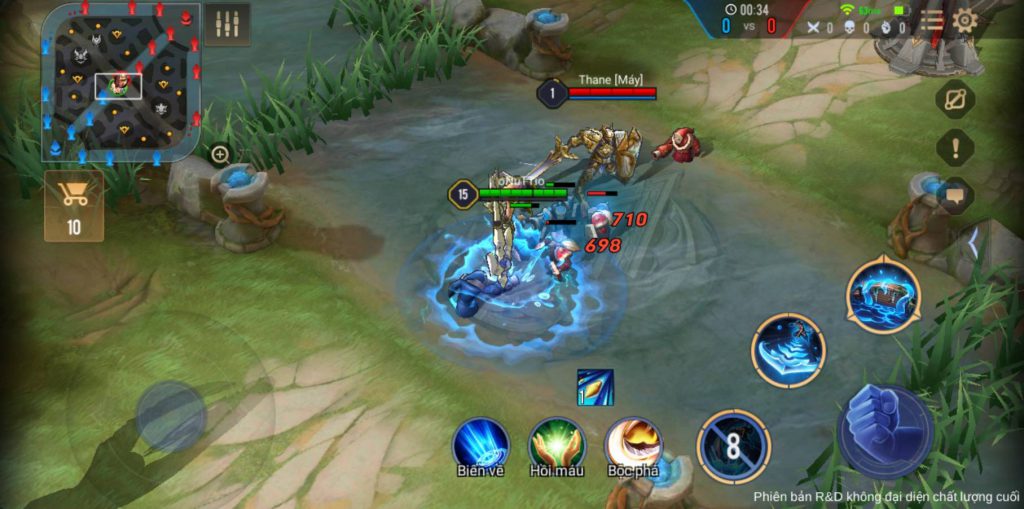Expand the right-edge arrow panel
Image resolution: width=1024 pixels, height=509 pixels.
(974, 242)
